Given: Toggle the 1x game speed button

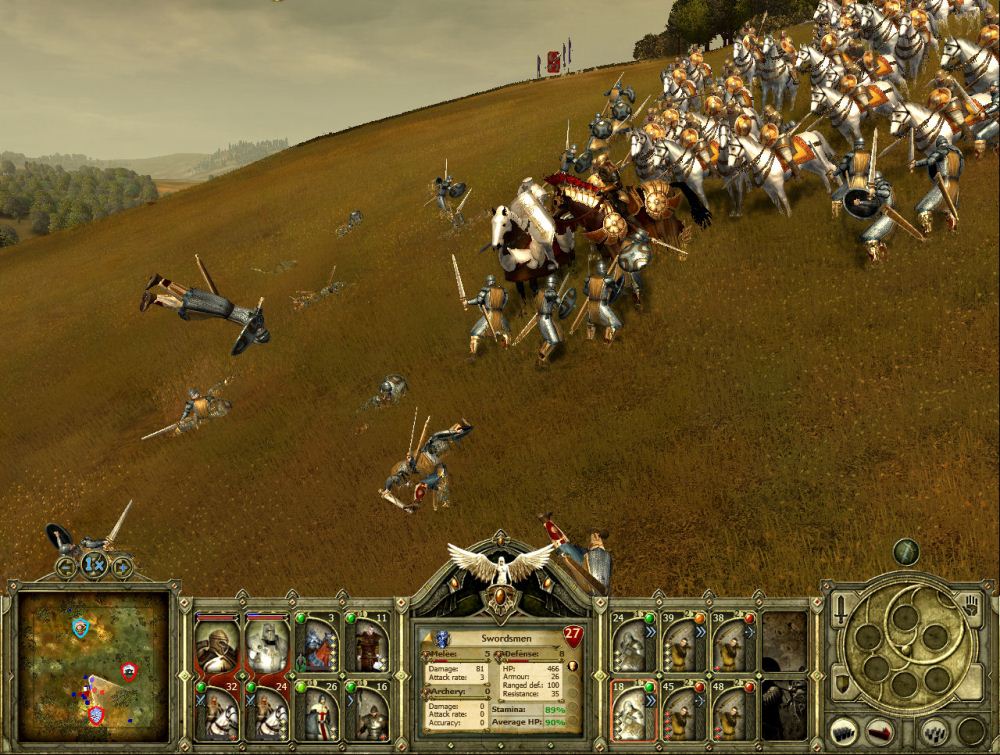Looking at the screenshot, I should [x=94, y=566].
